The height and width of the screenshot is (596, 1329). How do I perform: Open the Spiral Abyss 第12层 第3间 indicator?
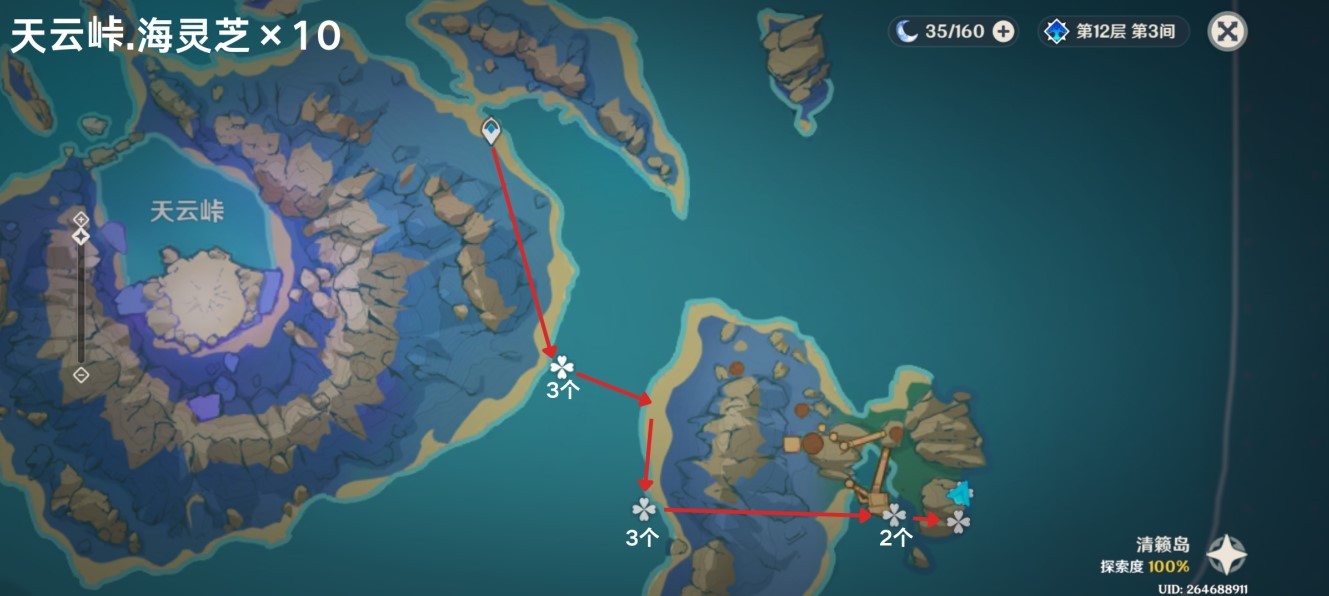tap(1114, 32)
